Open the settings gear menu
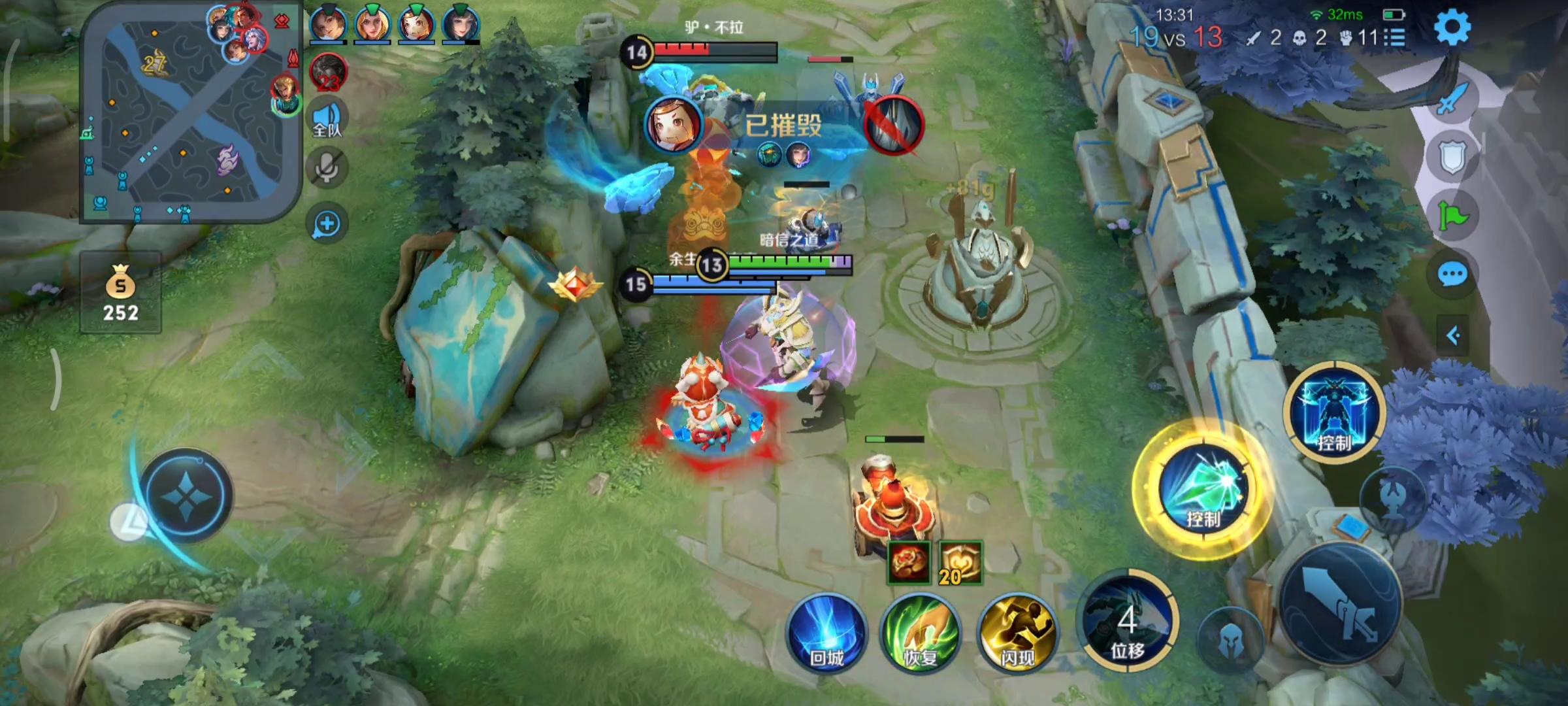The height and width of the screenshot is (706, 1568). [x=1452, y=27]
